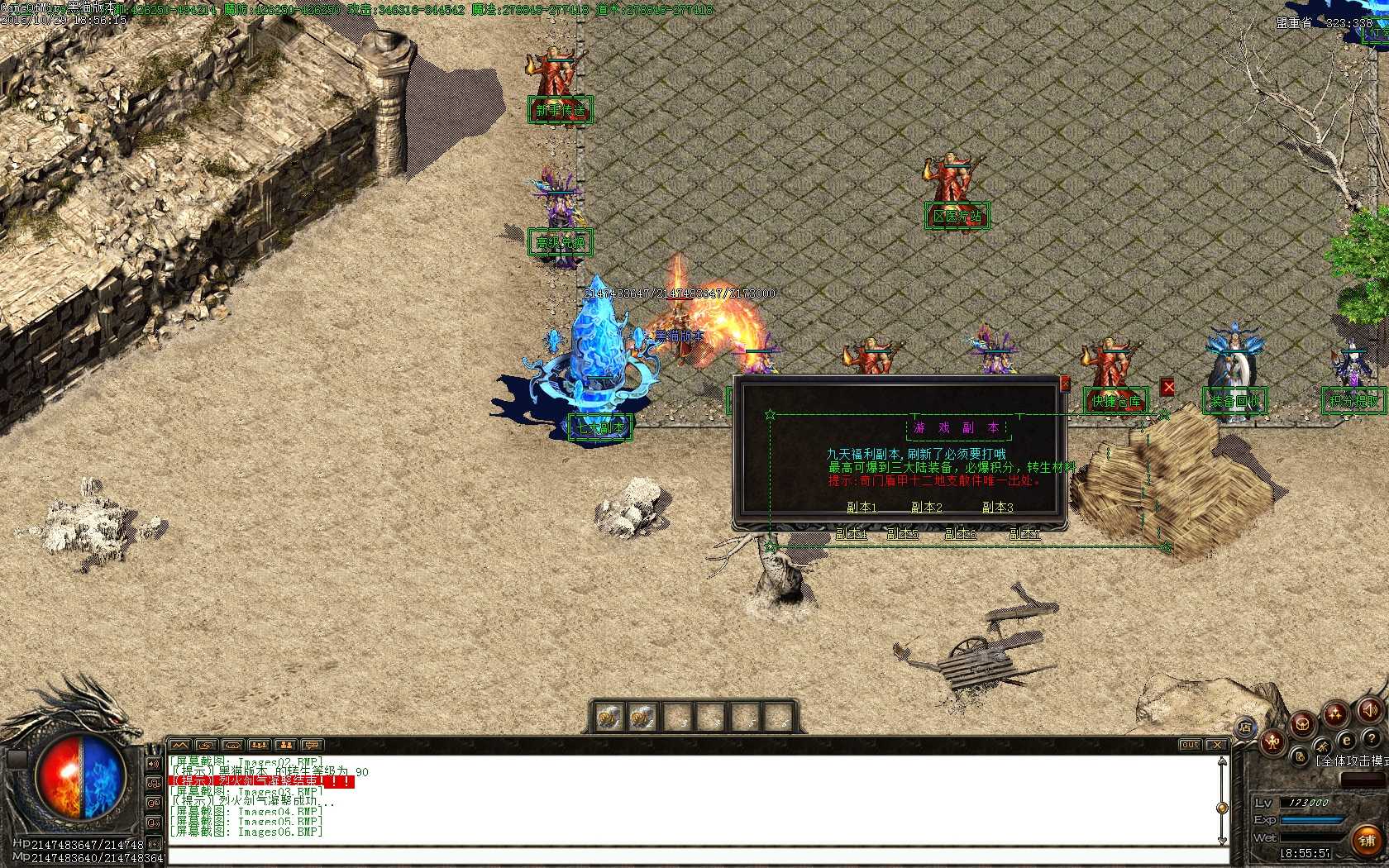Click the red character figure icon at bottom right
The width and height of the screenshot is (1389, 868).
point(1272,742)
